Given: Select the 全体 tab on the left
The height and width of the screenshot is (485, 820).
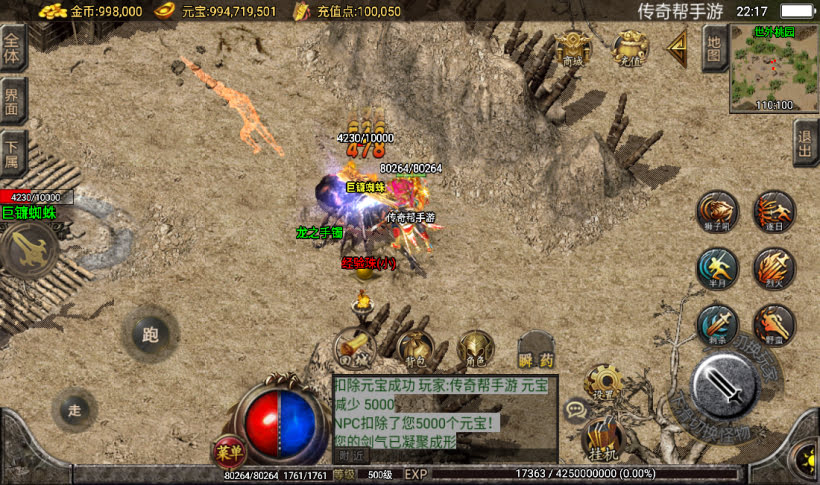Looking at the screenshot, I should (x=12, y=47).
